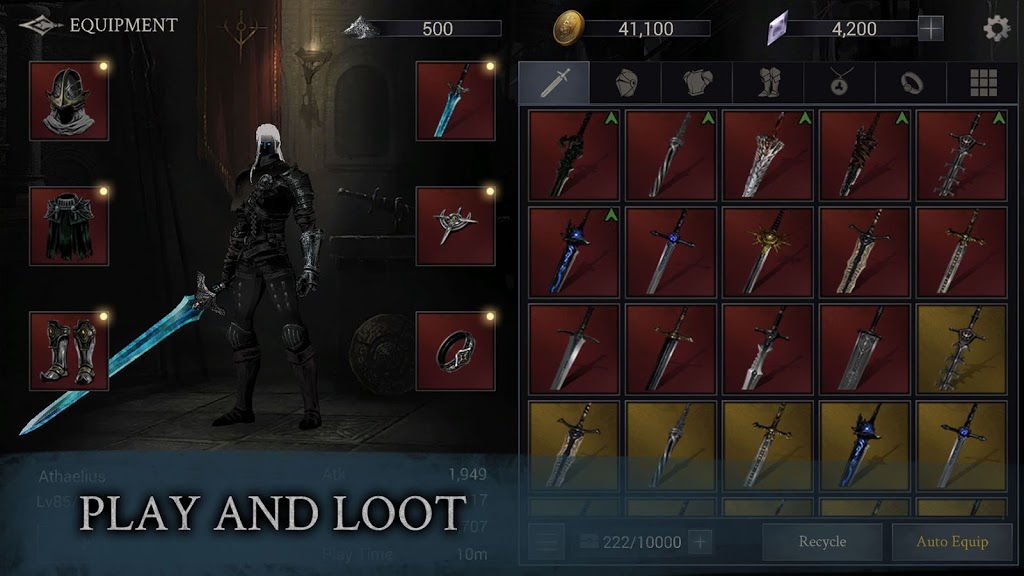Switch to the necklace tab
The width and height of the screenshot is (1024, 576).
[839, 83]
